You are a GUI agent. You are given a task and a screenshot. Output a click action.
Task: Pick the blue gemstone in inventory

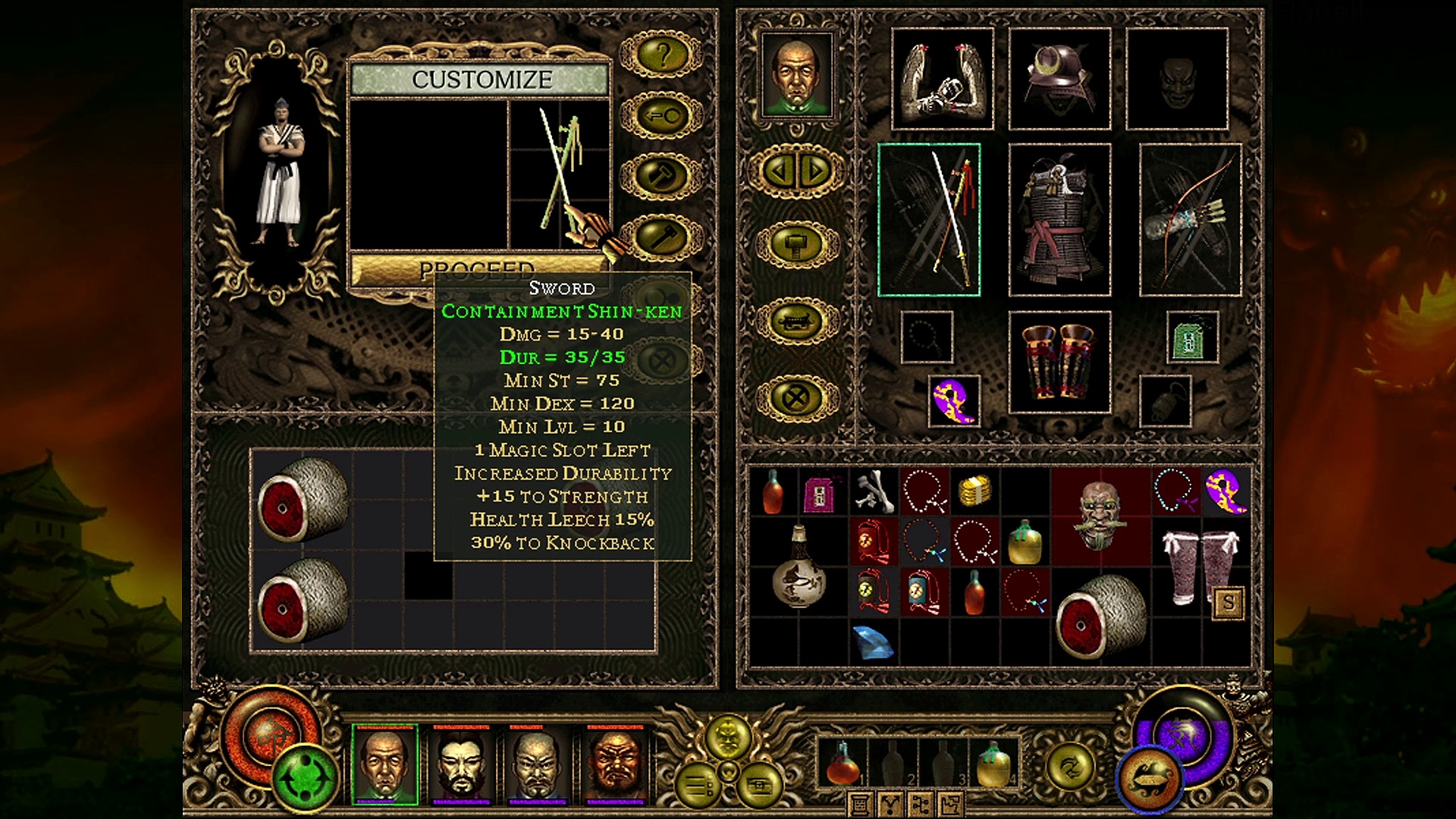tap(873, 642)
